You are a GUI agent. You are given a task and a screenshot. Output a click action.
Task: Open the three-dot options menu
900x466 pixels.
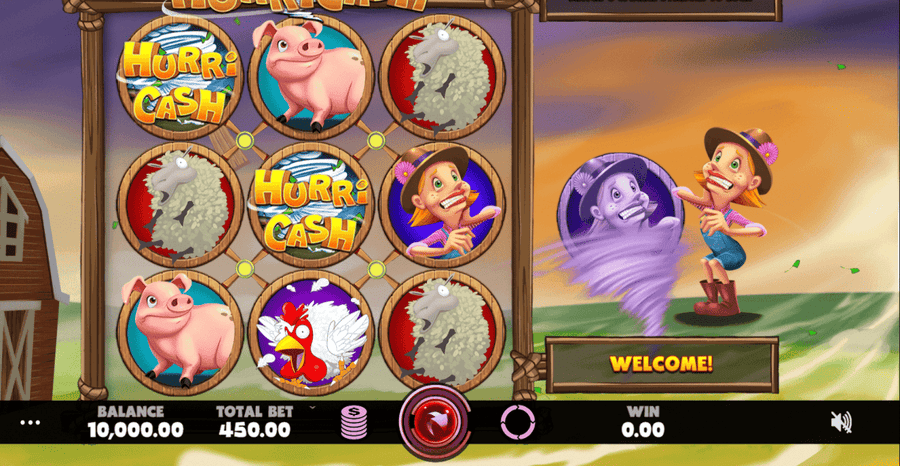click(31, 422)
